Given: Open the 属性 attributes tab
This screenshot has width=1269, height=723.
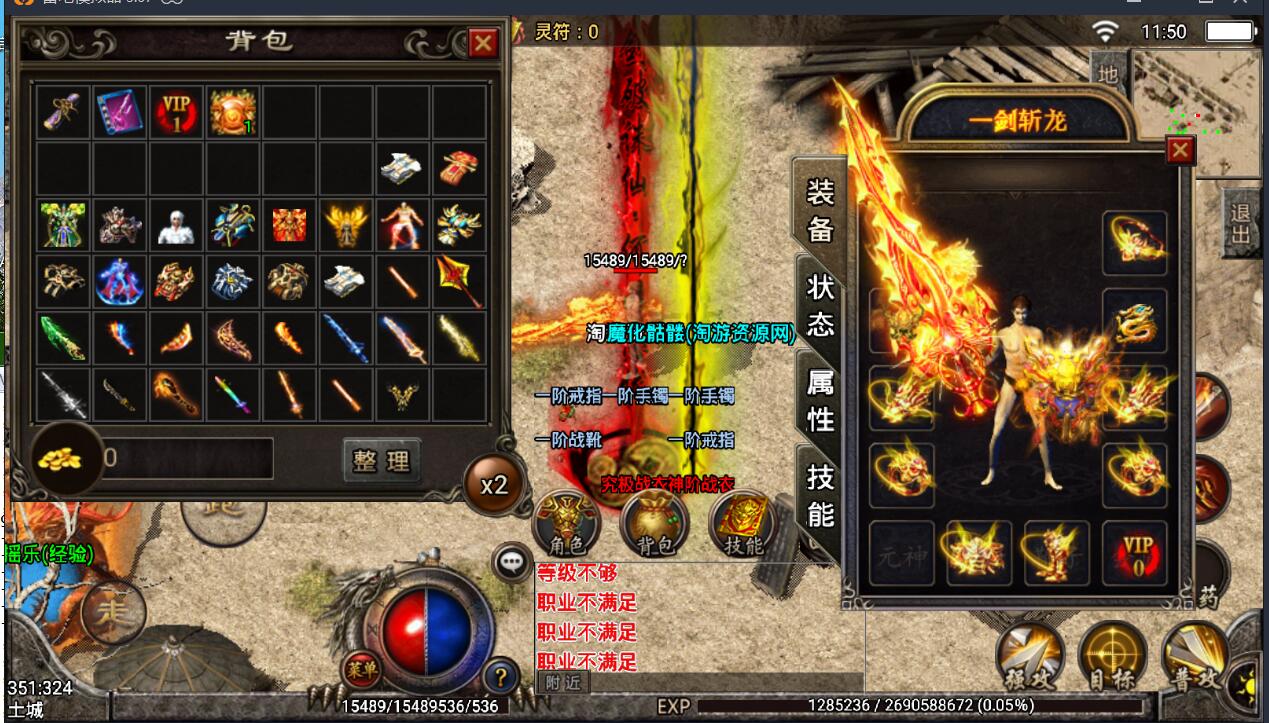Looking at the screenshot, I should point(820,400).
